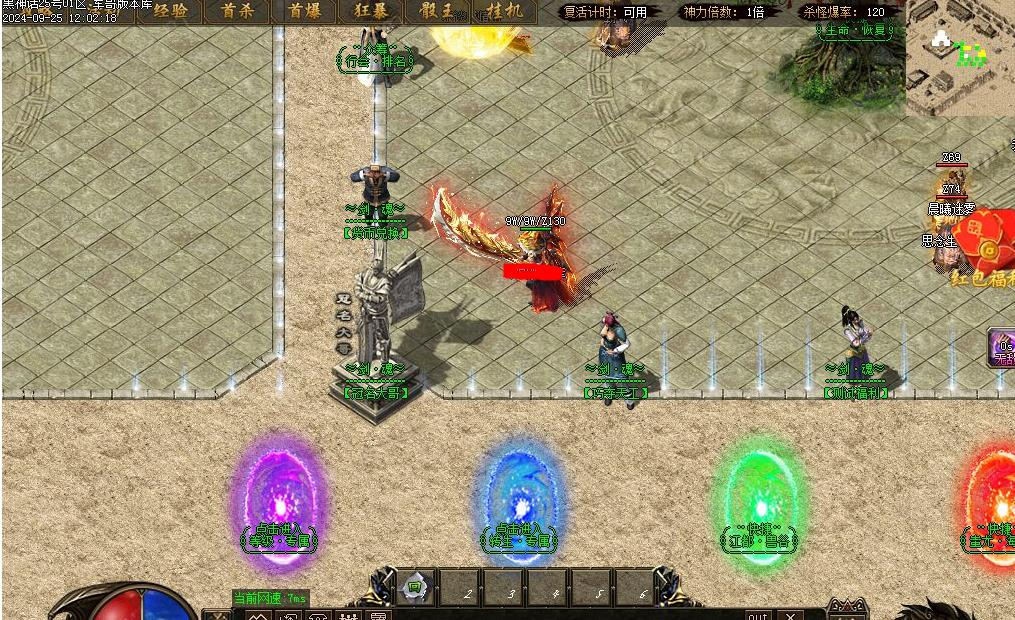This screenshot has height=620, width=1015.
Task: Open the 假王 top menu button
Action: pyautogui.click(x=438, y=12)
